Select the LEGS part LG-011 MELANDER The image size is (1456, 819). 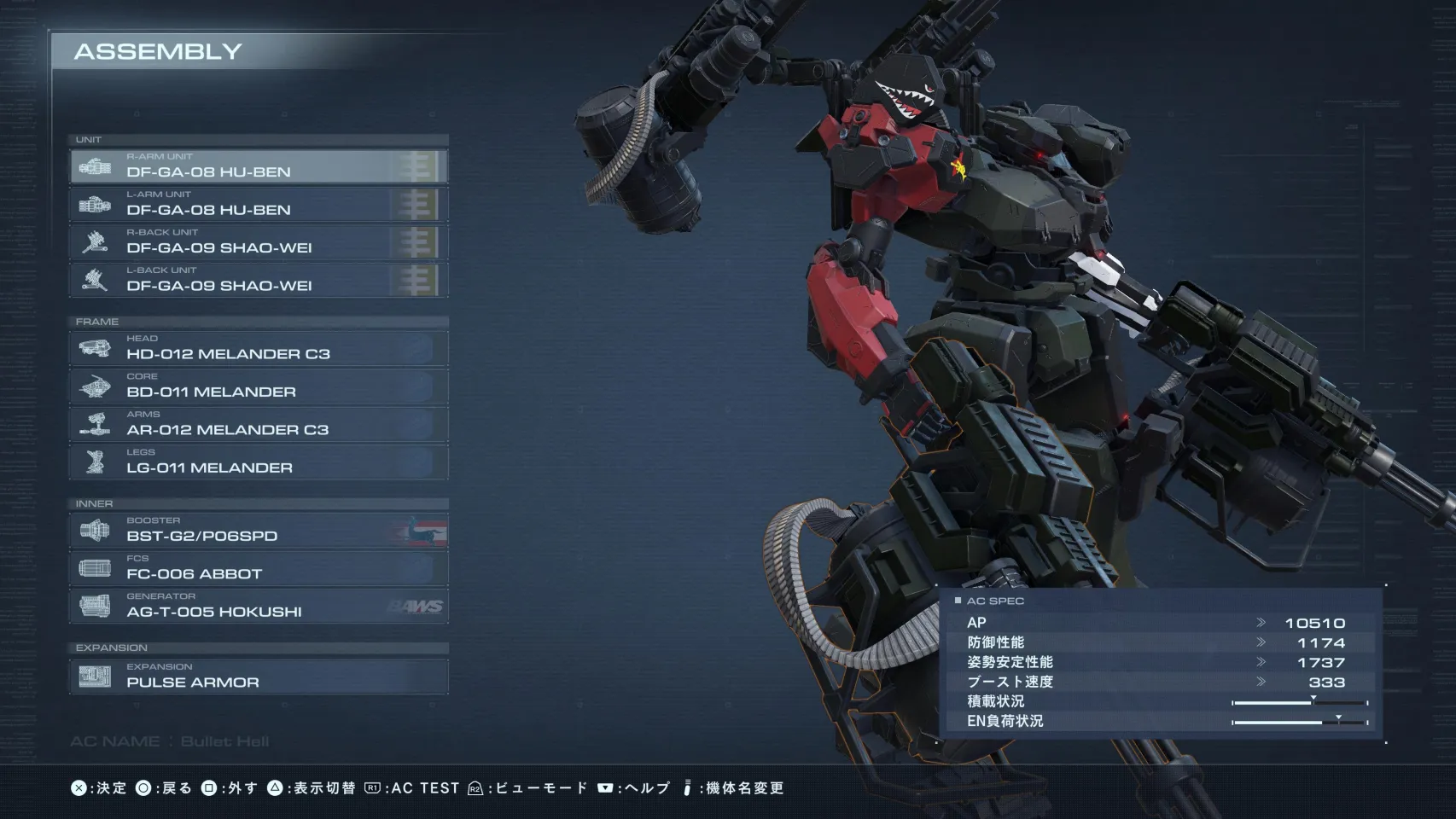pyautogui.click(x=259, y=462)
